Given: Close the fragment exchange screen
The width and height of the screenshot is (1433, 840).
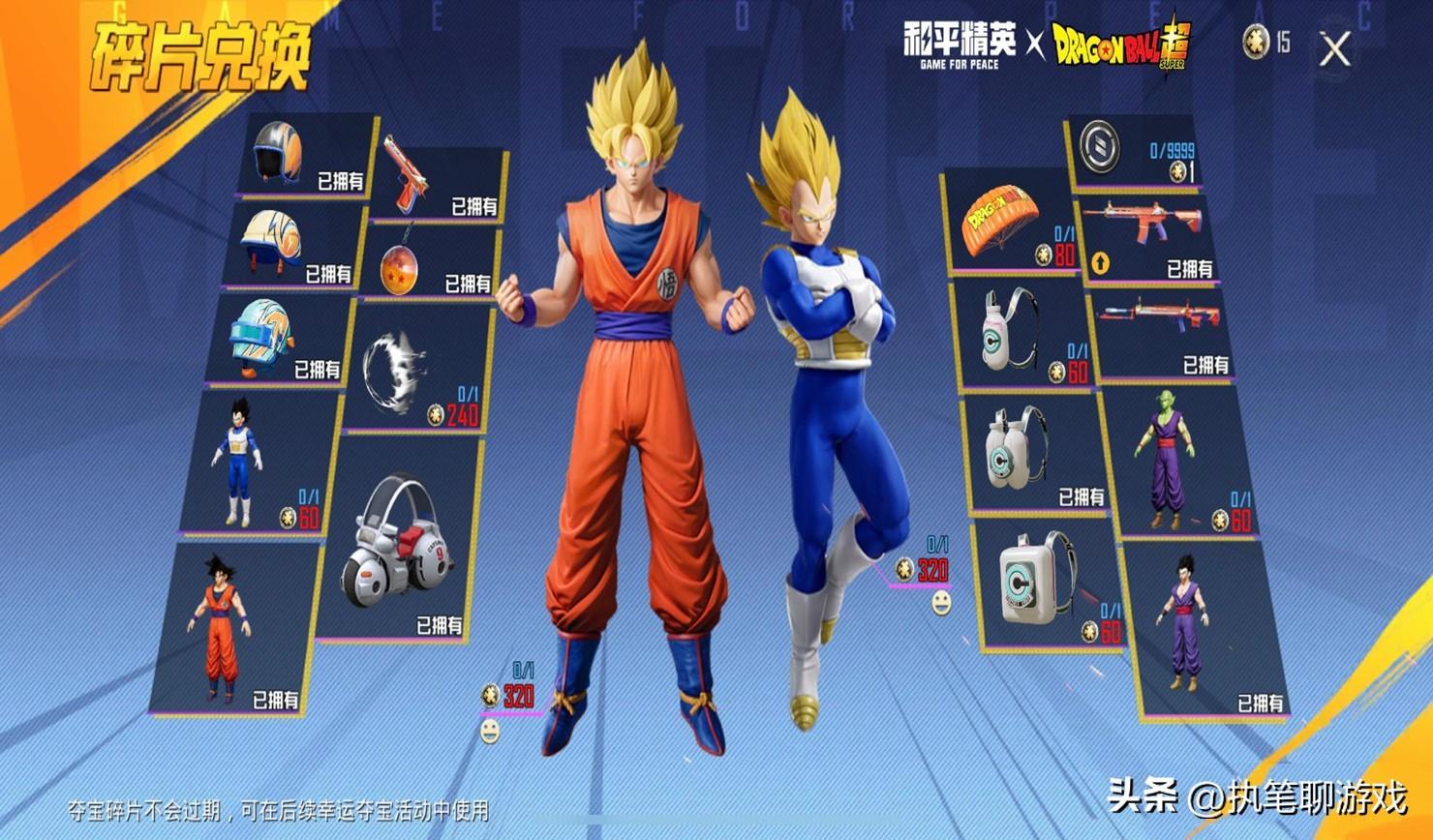Looking at the screenshot, I should coord(1335,48).
